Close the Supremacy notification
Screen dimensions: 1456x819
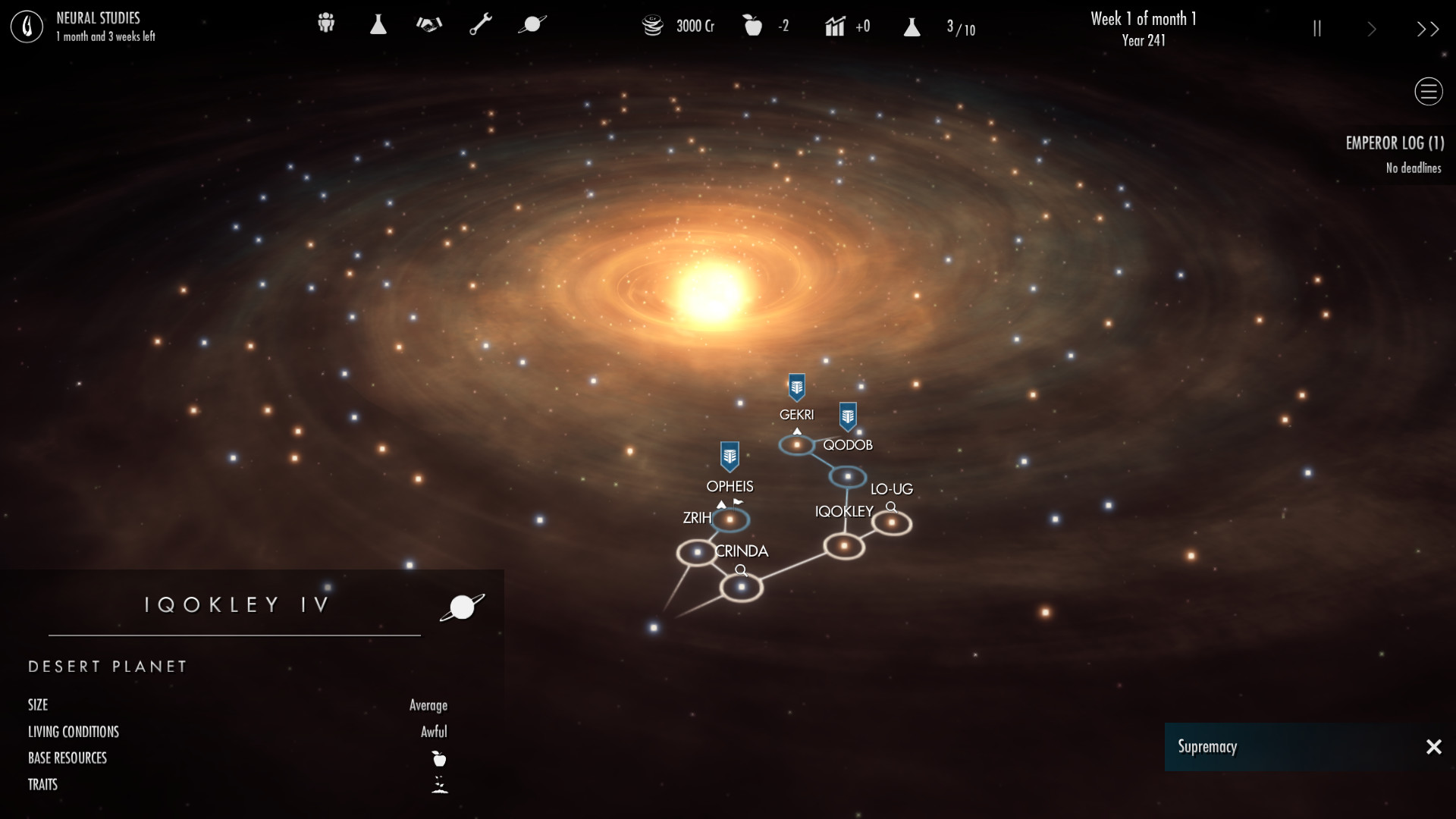1433,747
